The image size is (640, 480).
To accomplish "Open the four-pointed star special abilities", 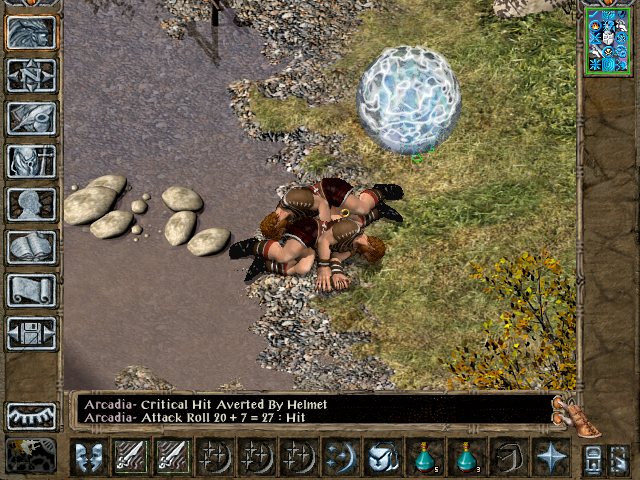I will tap(552, 457).
